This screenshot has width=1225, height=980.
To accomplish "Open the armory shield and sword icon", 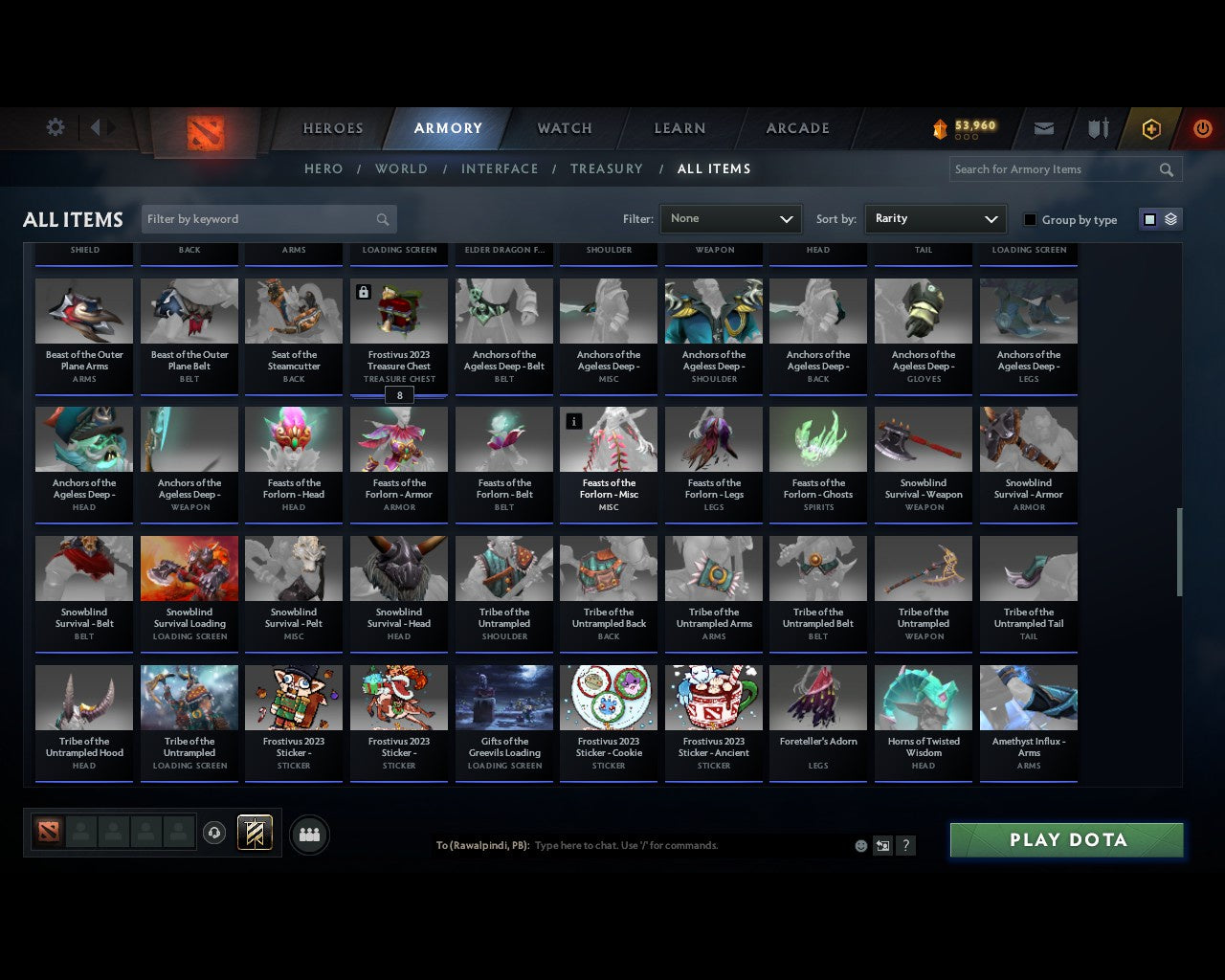I will 1097,128.
